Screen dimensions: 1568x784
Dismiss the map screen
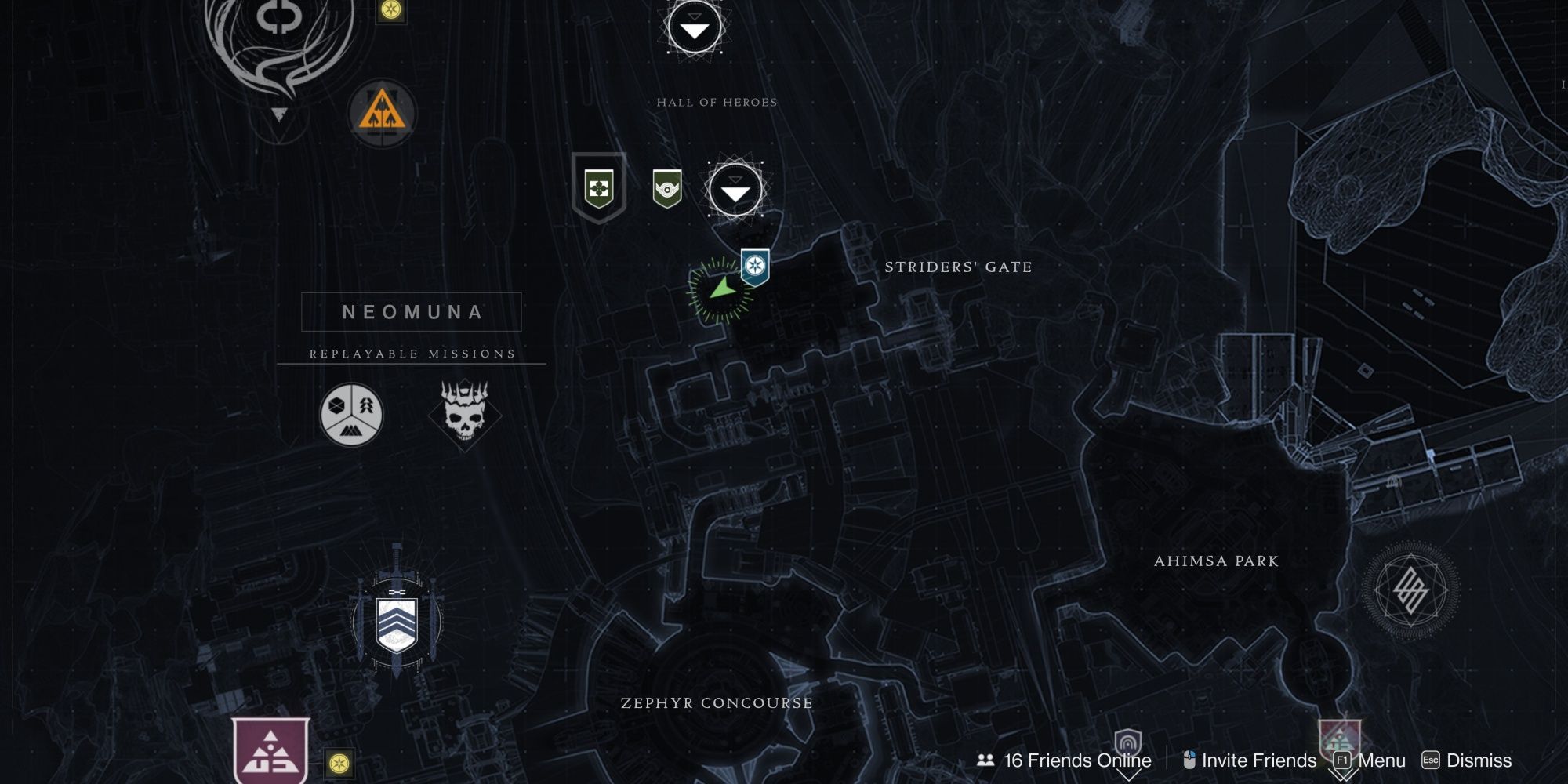pyautogui.click(x=1468, y=760)
